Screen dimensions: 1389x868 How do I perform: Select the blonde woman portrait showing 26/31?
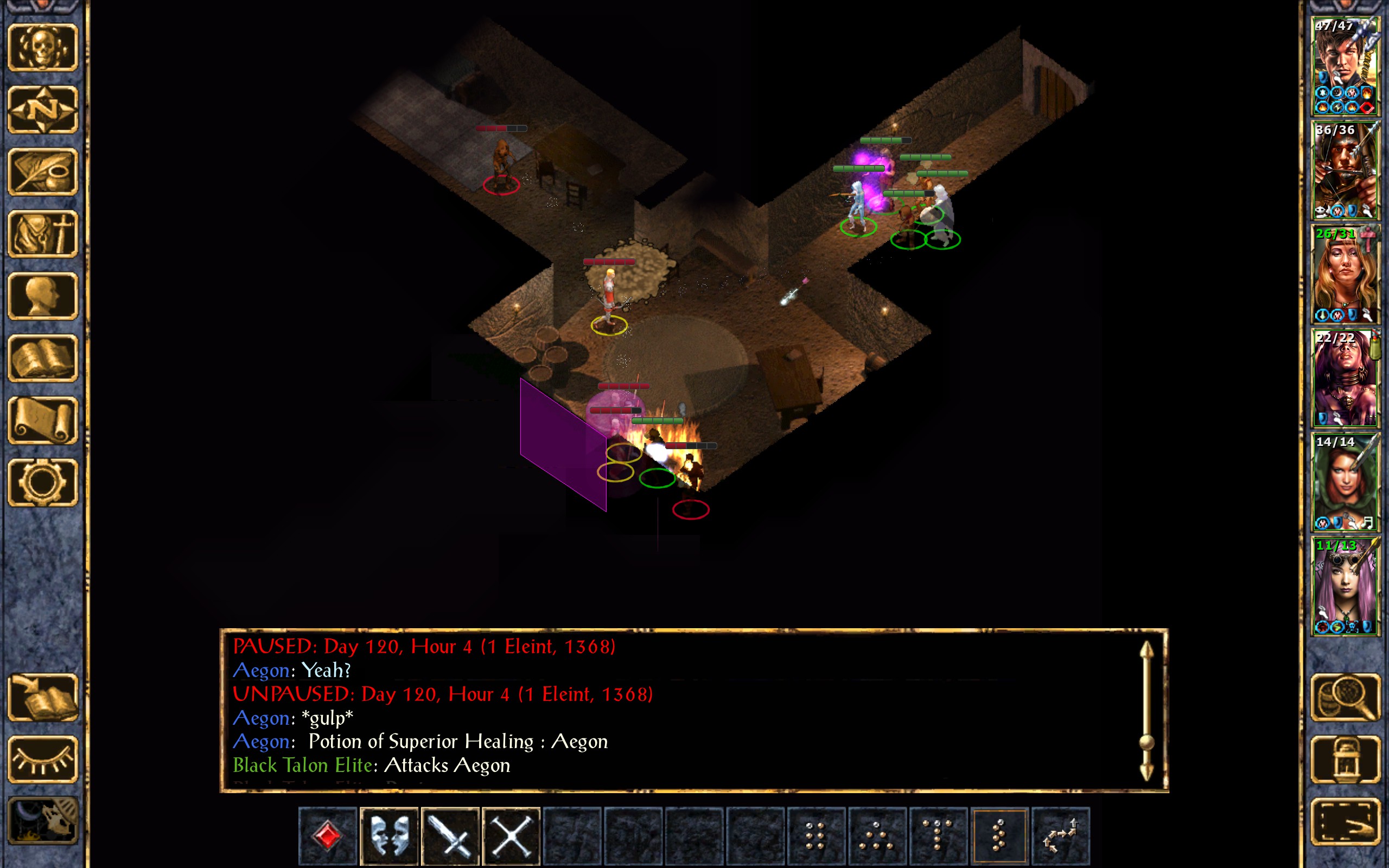(1345, 275)
